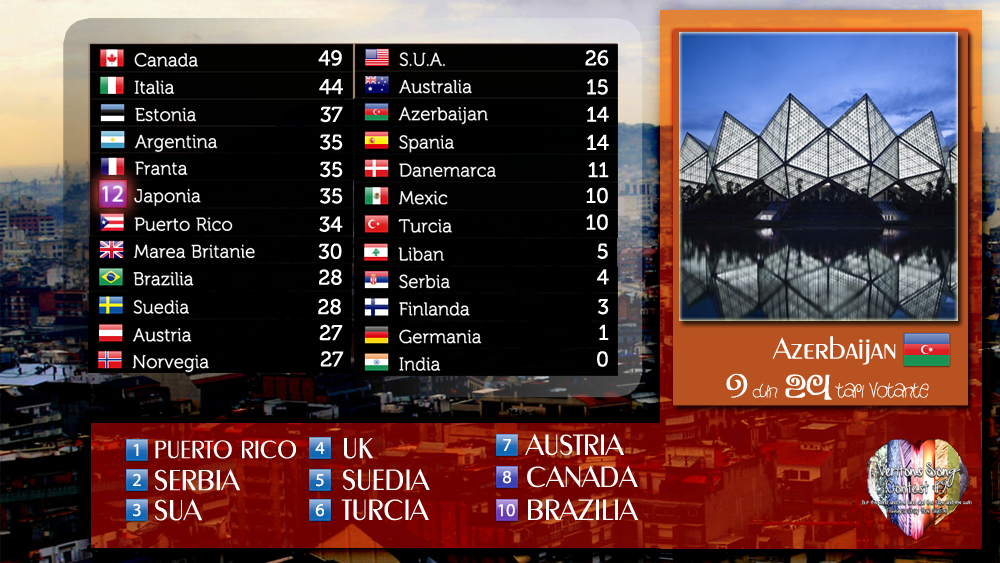The height and width of the screenshot is (563, 1000).
Task: Choose the 1 point PUERTO RICO vote entry
Action: point(212,449)
